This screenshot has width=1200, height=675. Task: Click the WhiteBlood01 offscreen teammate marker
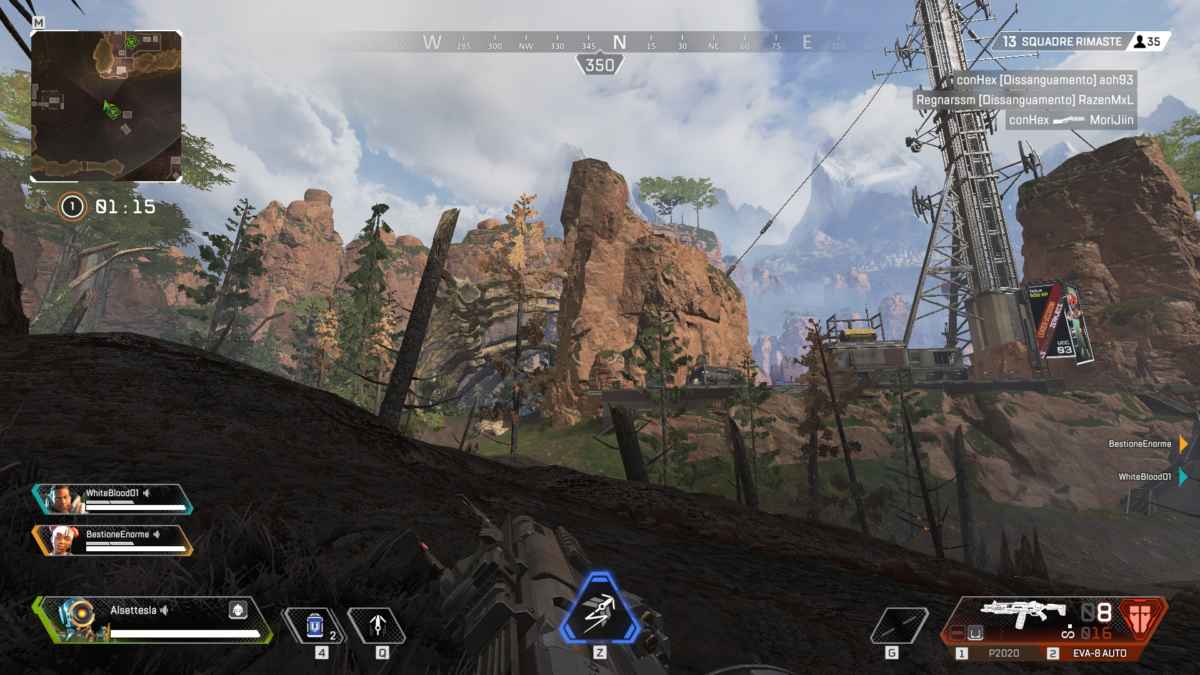[x=1184, y=477]
